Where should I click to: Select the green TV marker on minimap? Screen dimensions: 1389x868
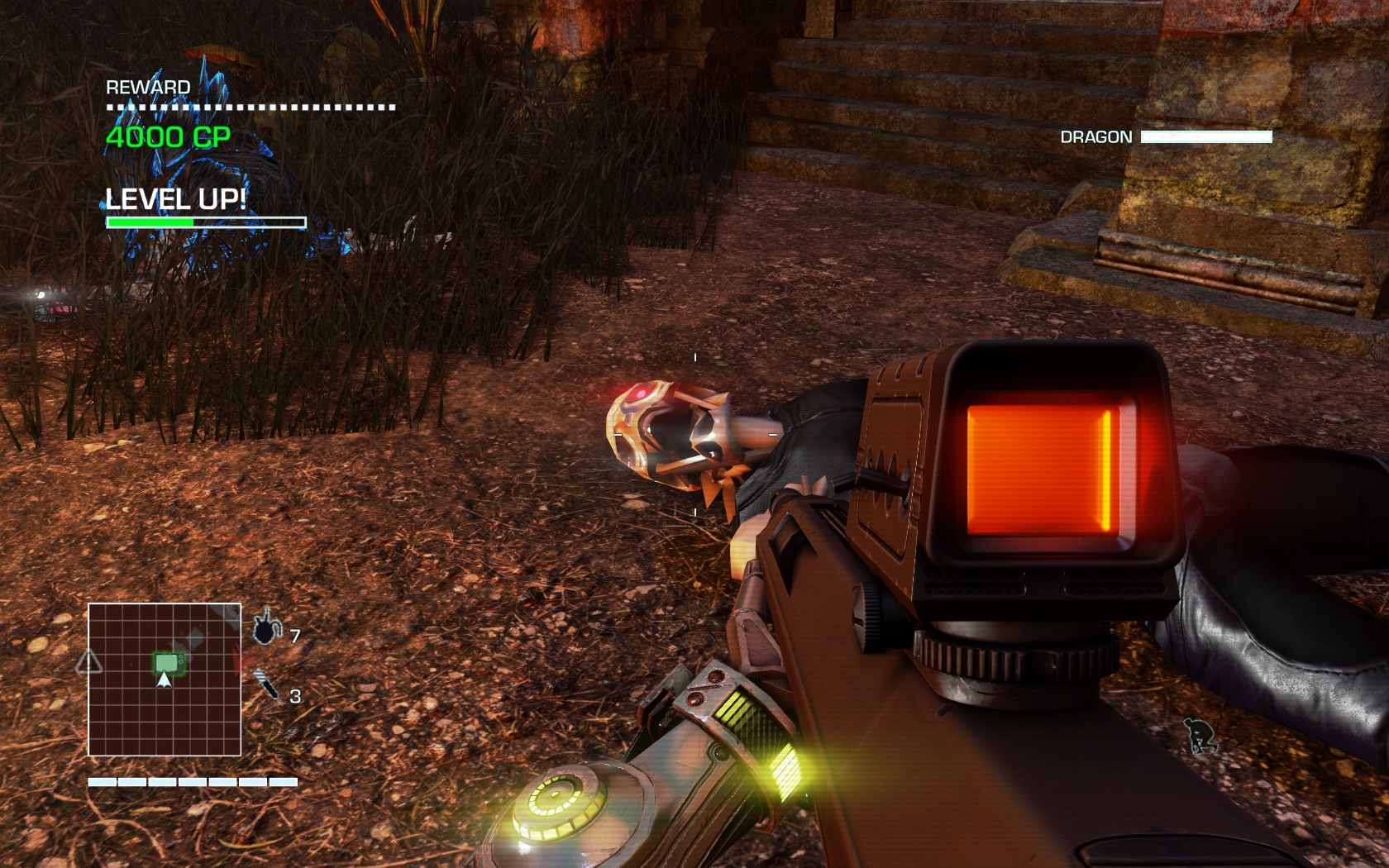(168, 662)
